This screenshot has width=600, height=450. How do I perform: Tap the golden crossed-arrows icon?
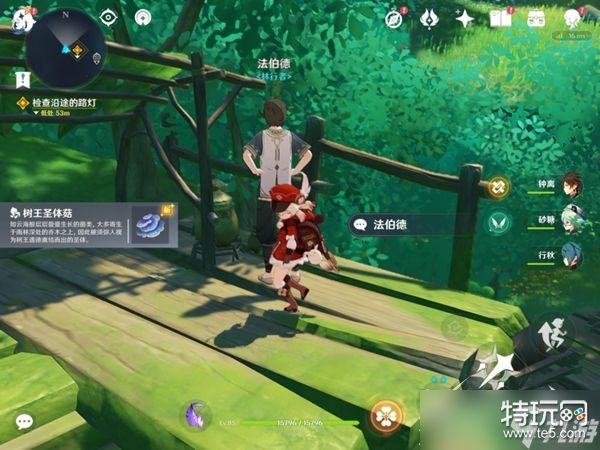click(497, 185)
